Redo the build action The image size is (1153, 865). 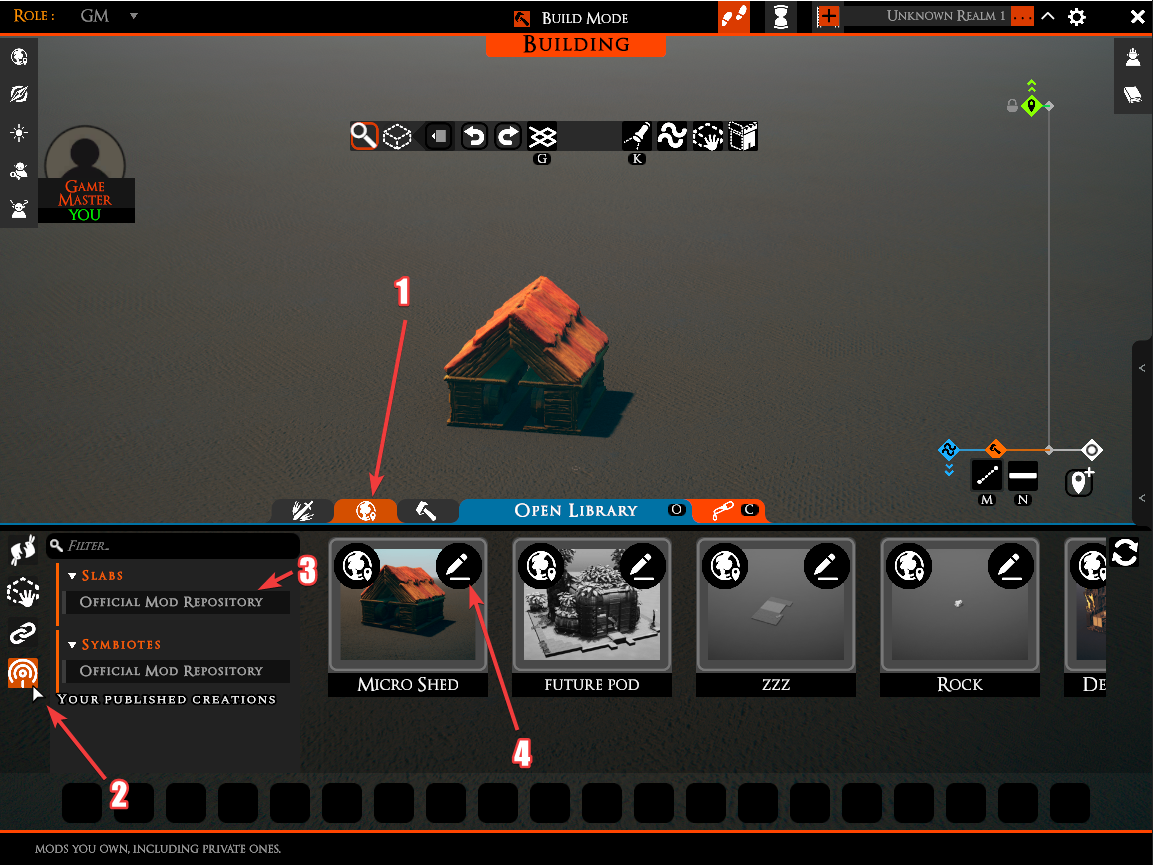coord(508,136)
